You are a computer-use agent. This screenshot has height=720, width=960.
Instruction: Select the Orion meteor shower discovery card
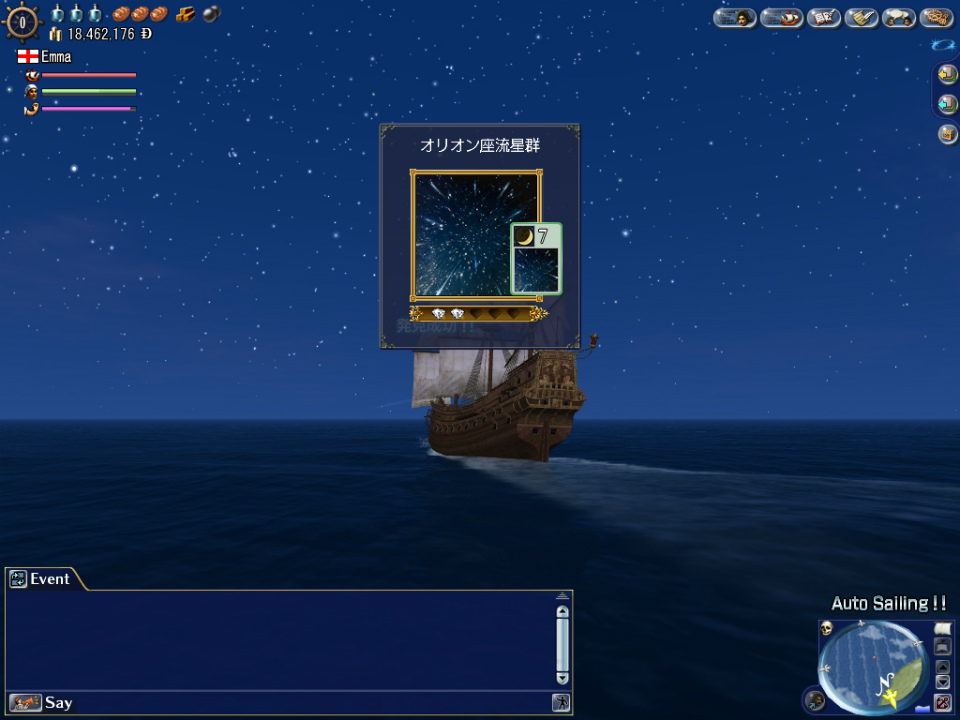tap(476, 235)
